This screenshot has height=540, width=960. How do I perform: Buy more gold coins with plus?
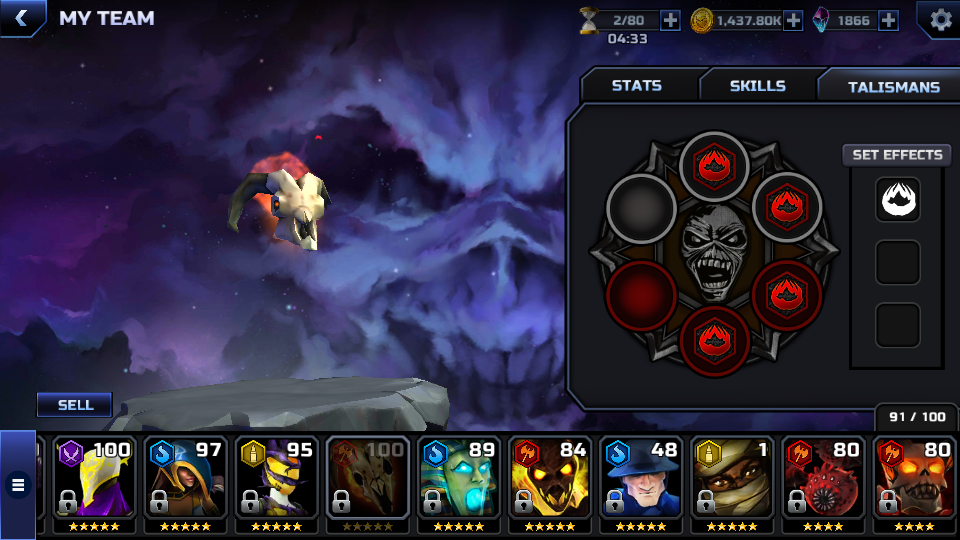coord(793,20)
